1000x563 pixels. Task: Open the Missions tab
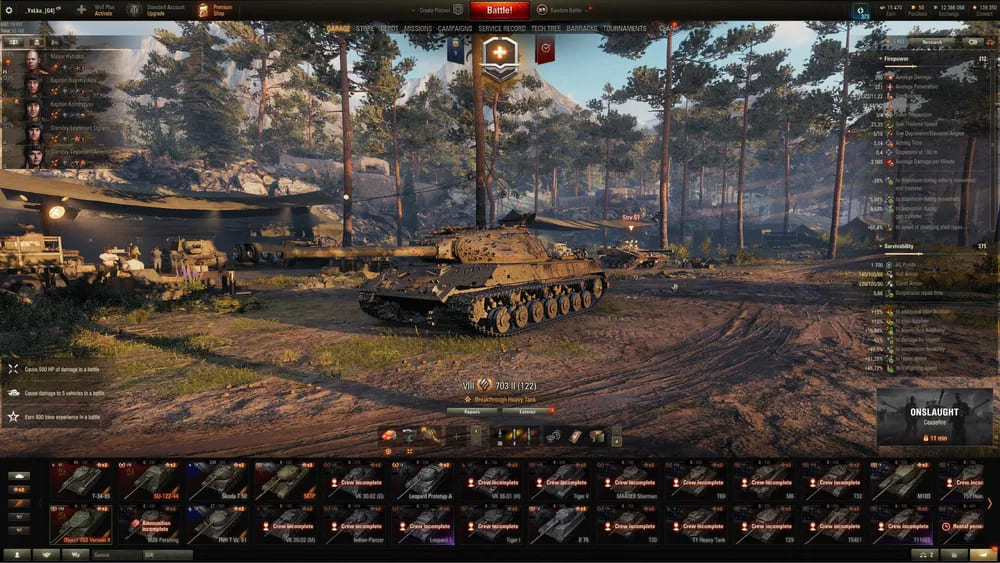tap(417, 29)
